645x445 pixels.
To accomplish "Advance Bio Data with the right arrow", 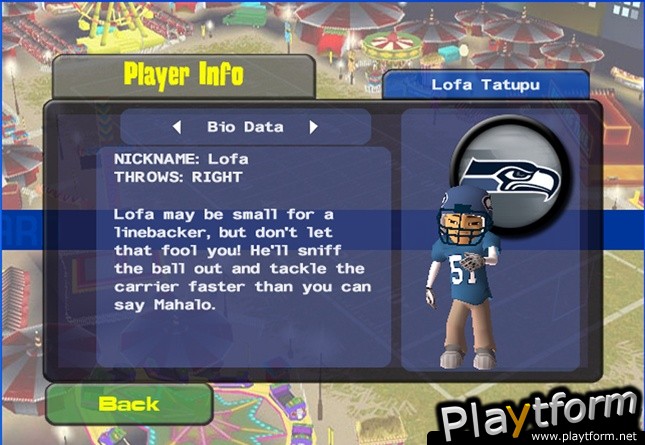I will [313, 127].
